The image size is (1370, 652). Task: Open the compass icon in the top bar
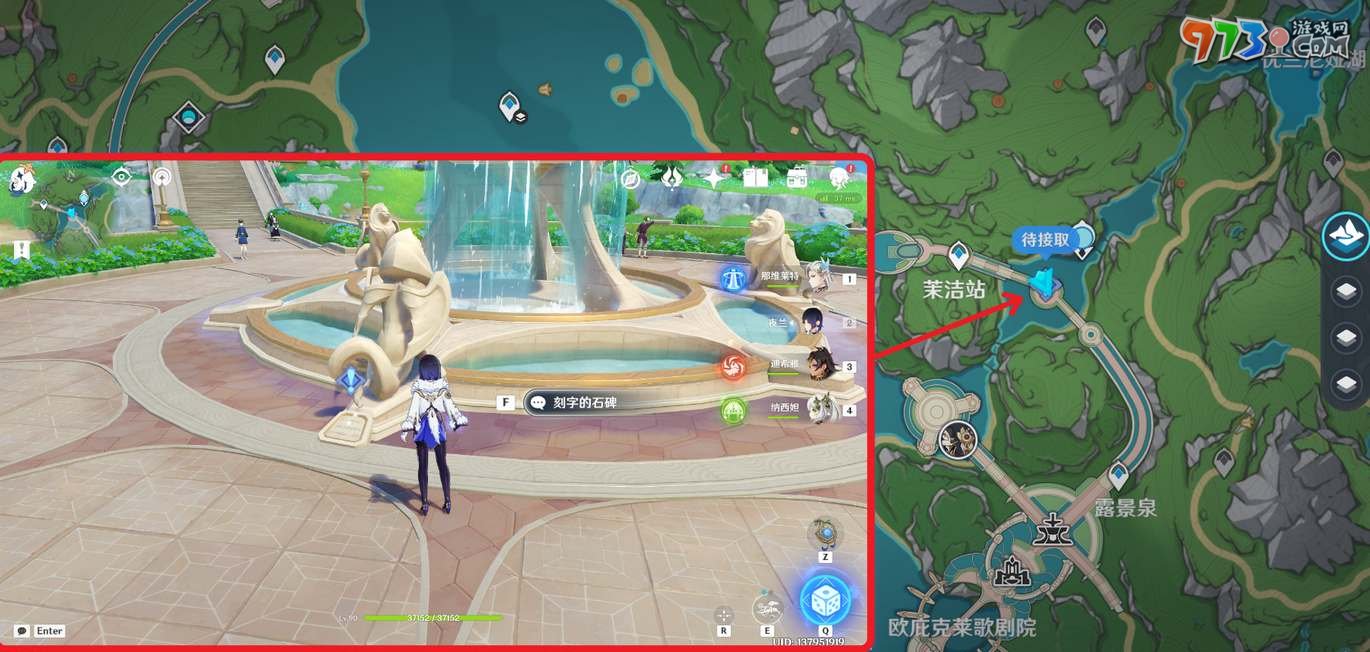630,179
